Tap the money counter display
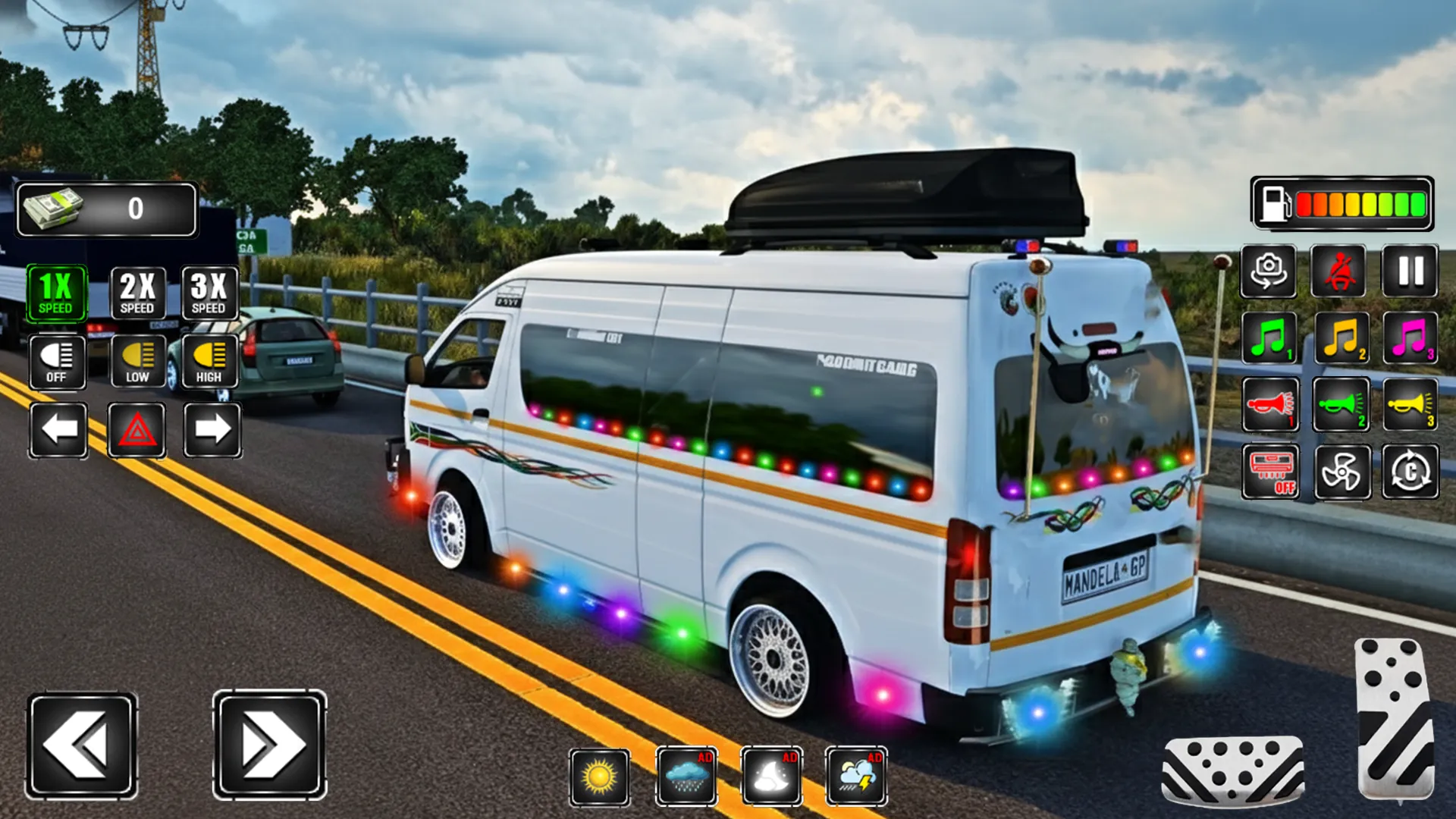 [x=106, y=209]
